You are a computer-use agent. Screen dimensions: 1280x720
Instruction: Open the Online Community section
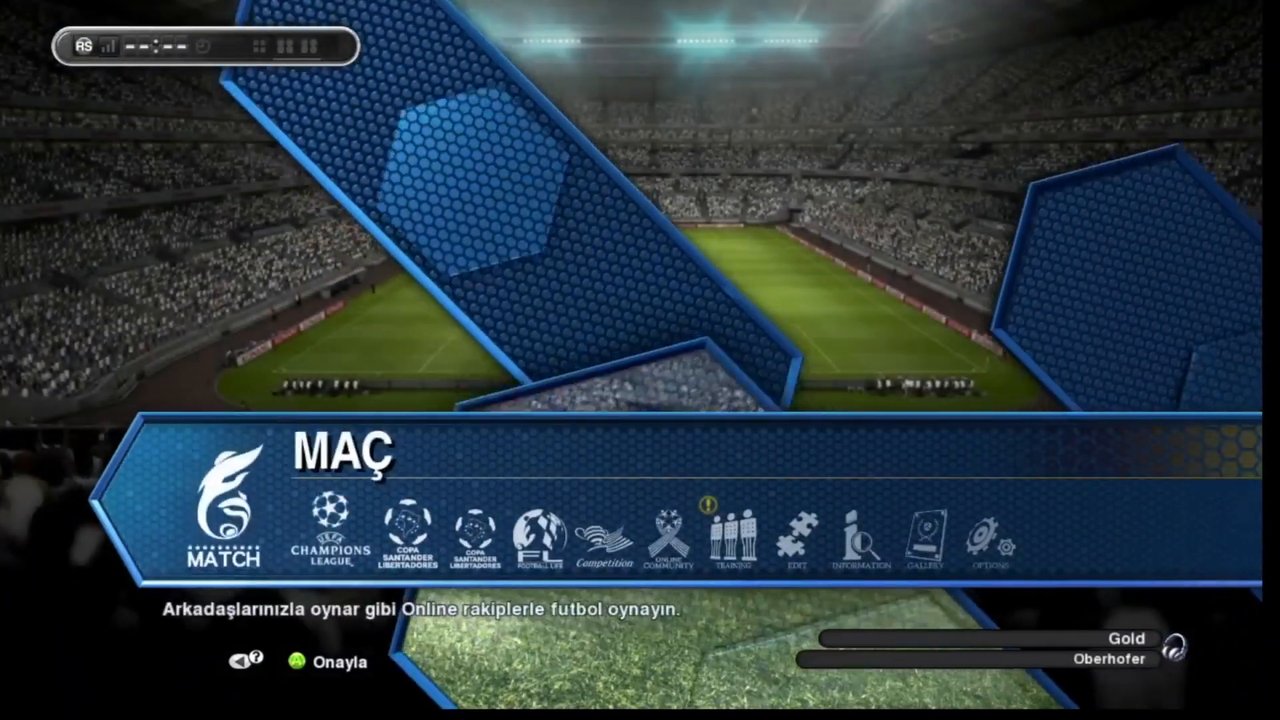[x=668, y=535]
